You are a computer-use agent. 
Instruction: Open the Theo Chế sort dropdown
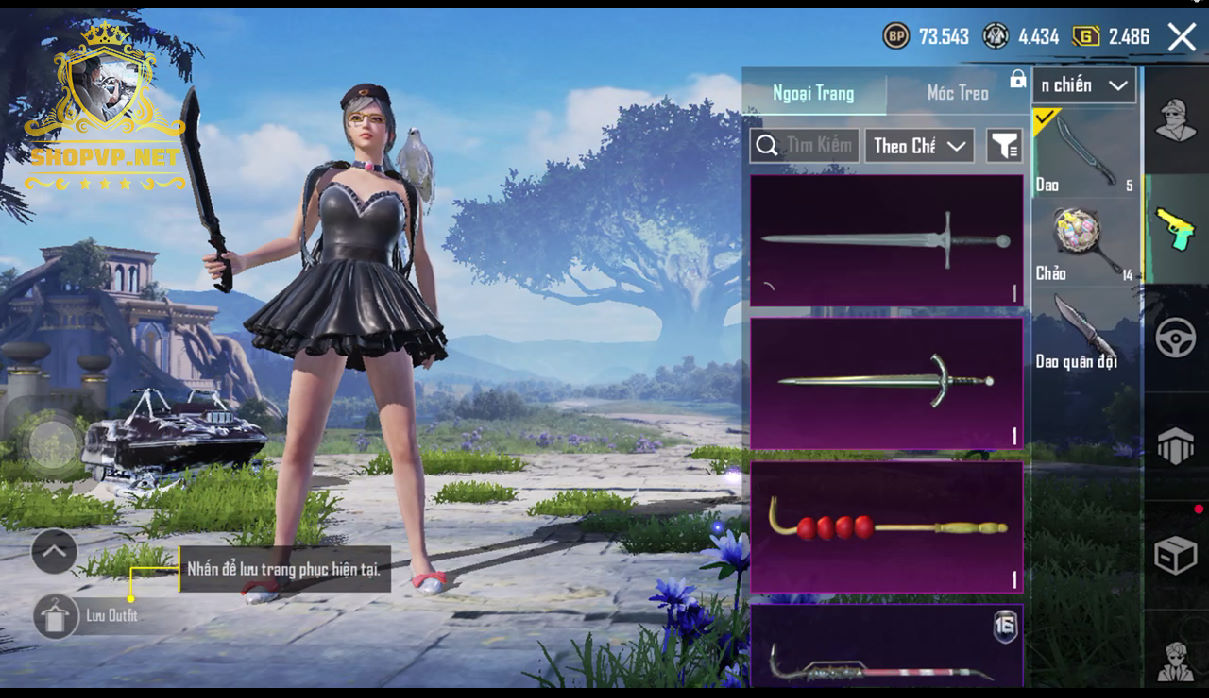point(919,146)
